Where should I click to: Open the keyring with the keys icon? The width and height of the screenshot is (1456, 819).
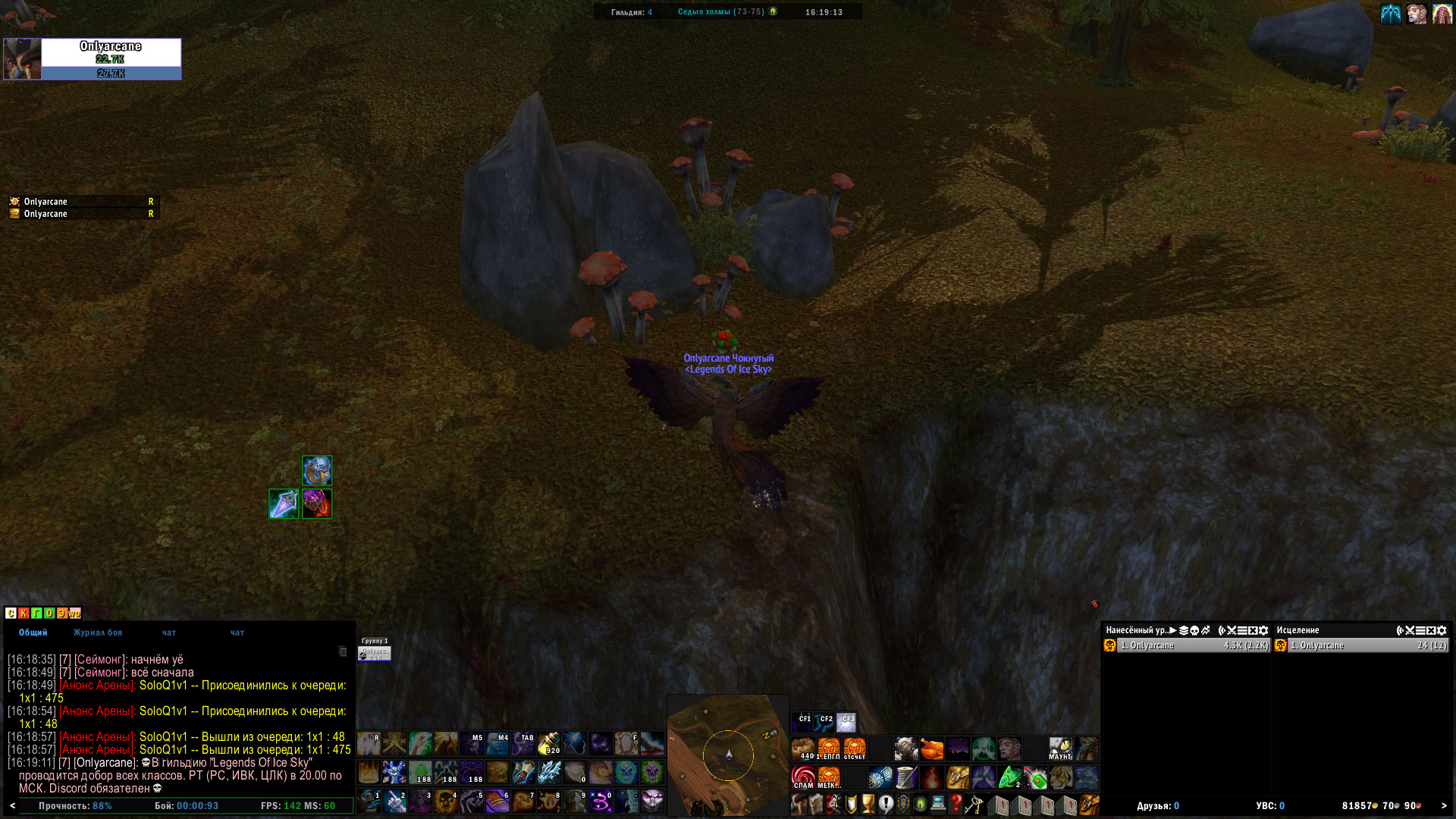click(x=973, y=803)
